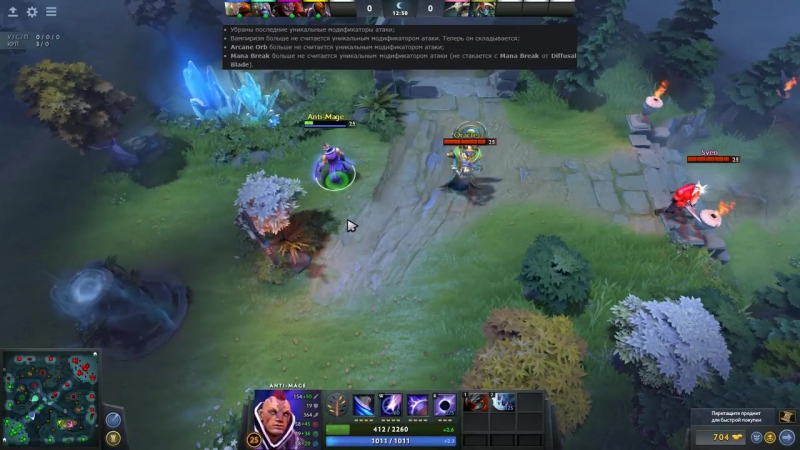Open the settings gear menu

coord(32,12)
